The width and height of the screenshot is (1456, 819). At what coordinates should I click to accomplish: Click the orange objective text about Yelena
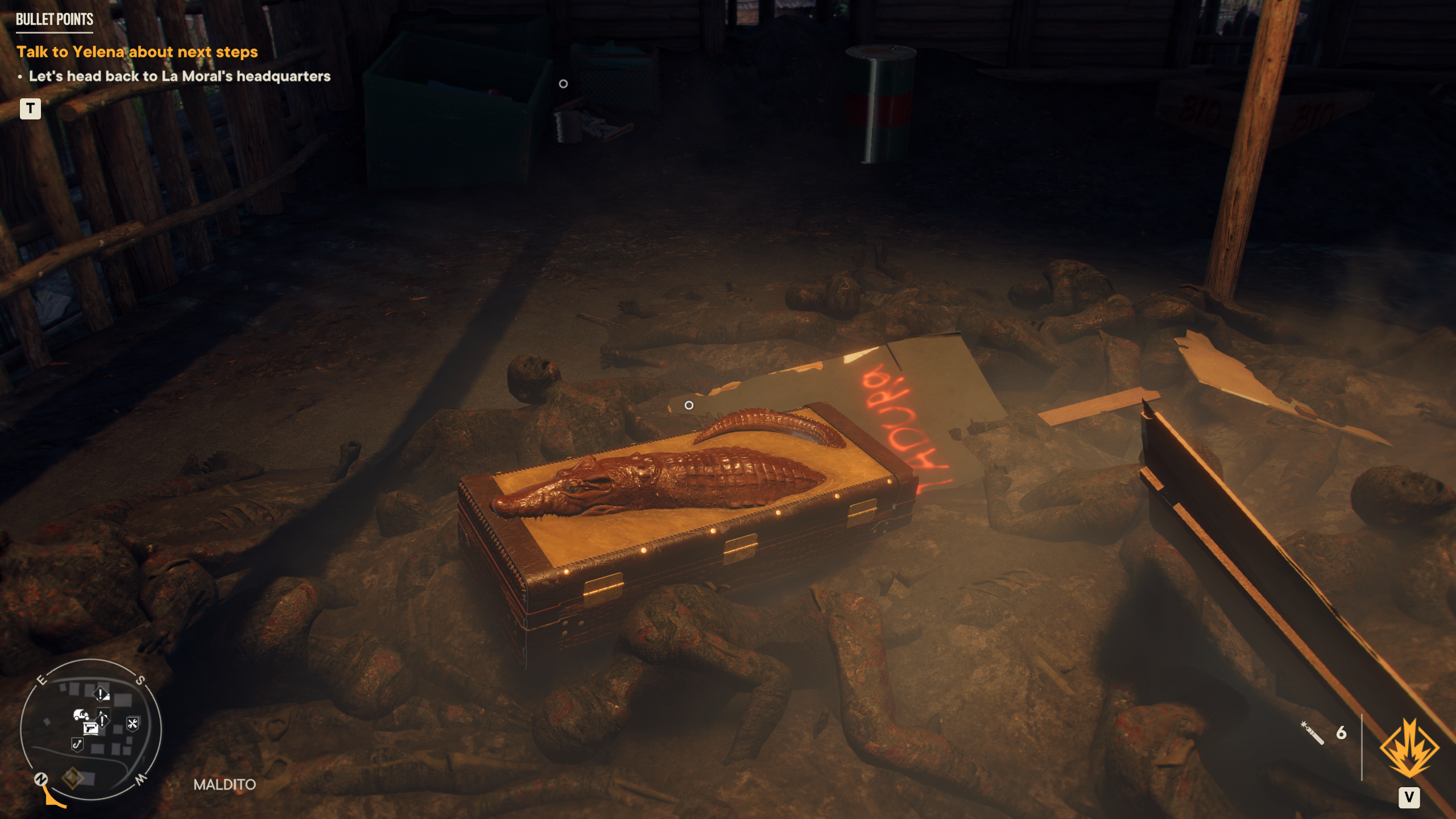pos(138,52)
